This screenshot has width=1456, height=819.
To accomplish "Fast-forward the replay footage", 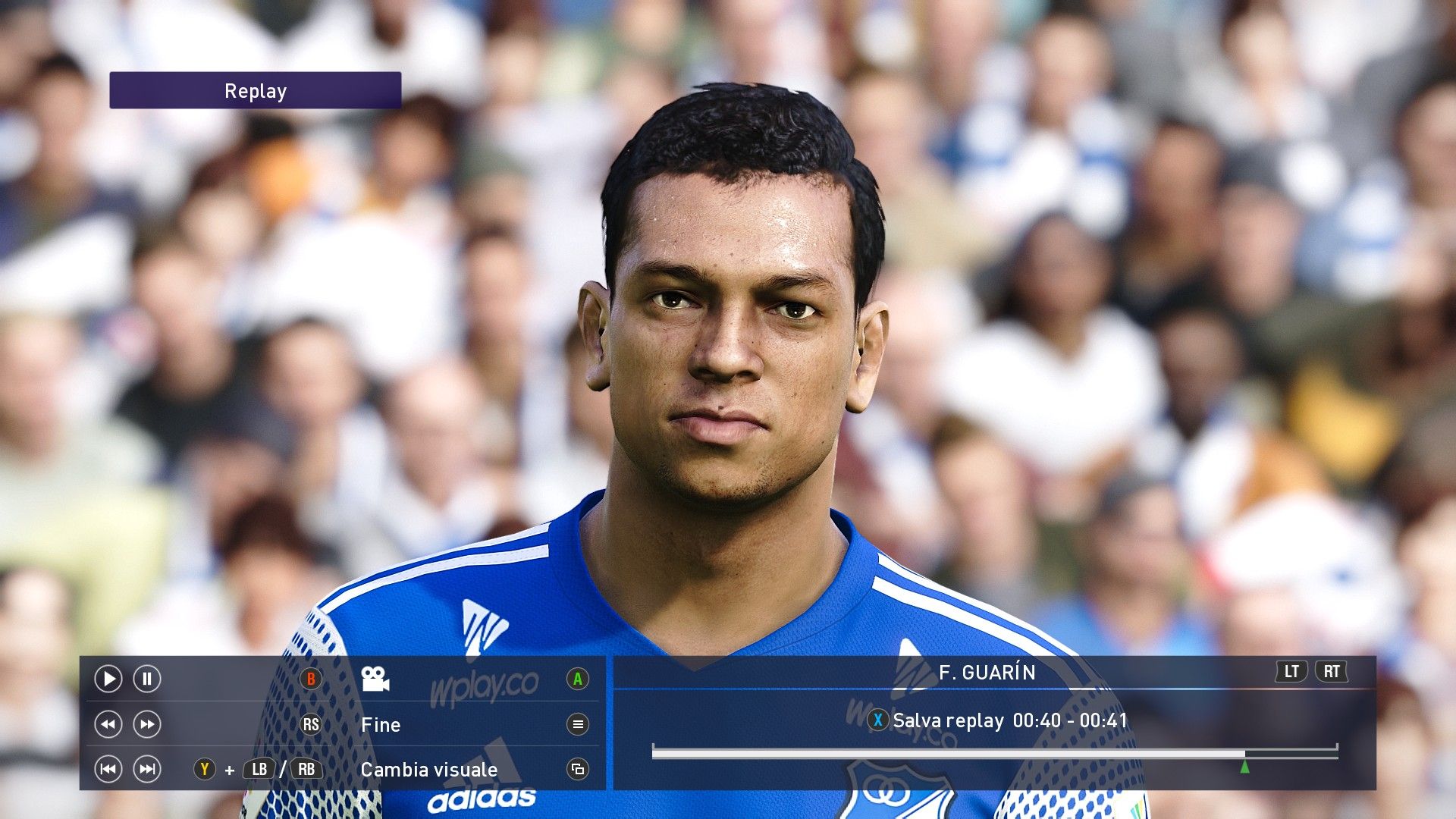I will (x=147, y=724).
